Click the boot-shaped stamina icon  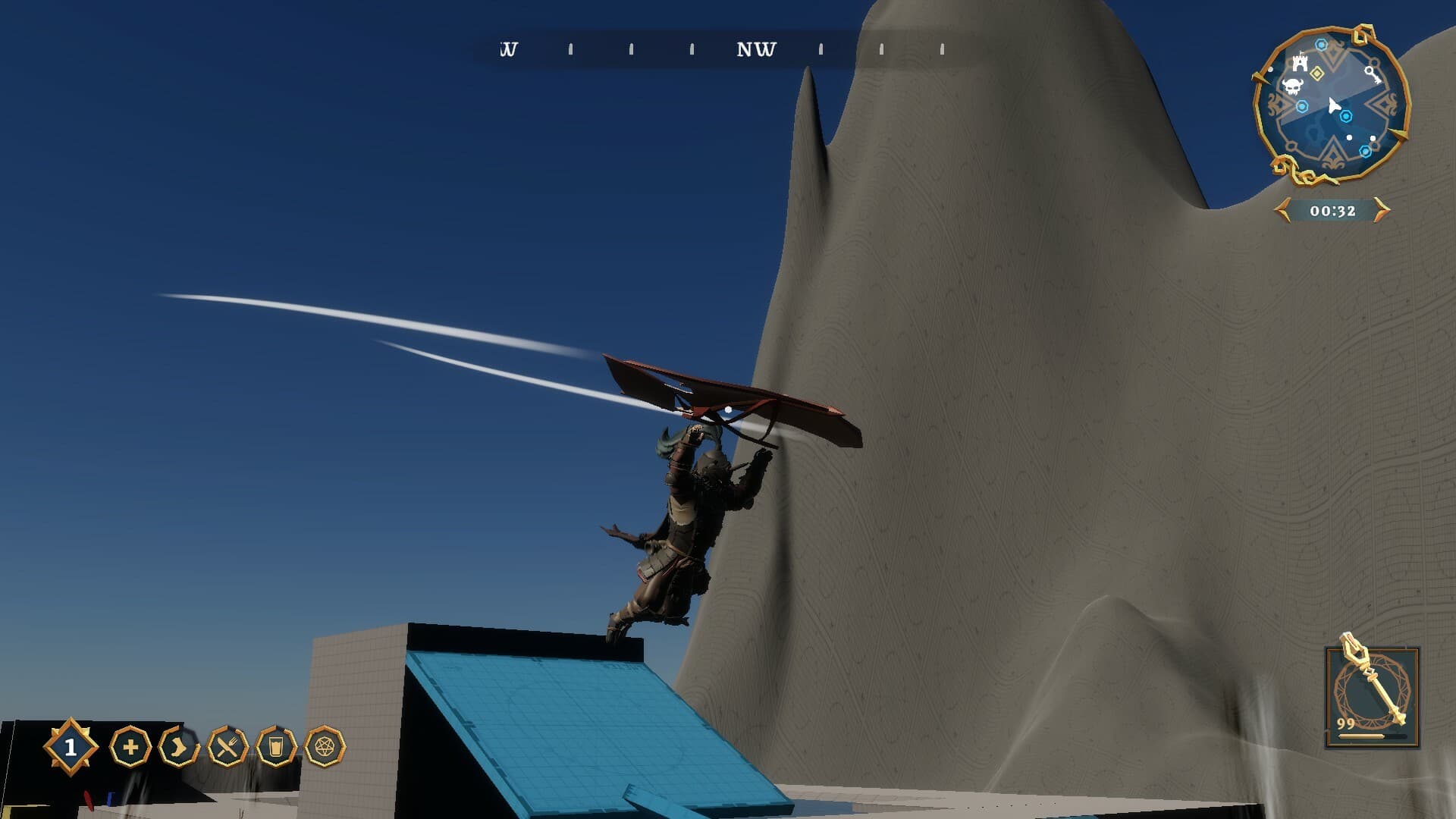click(x=178, y=747)
